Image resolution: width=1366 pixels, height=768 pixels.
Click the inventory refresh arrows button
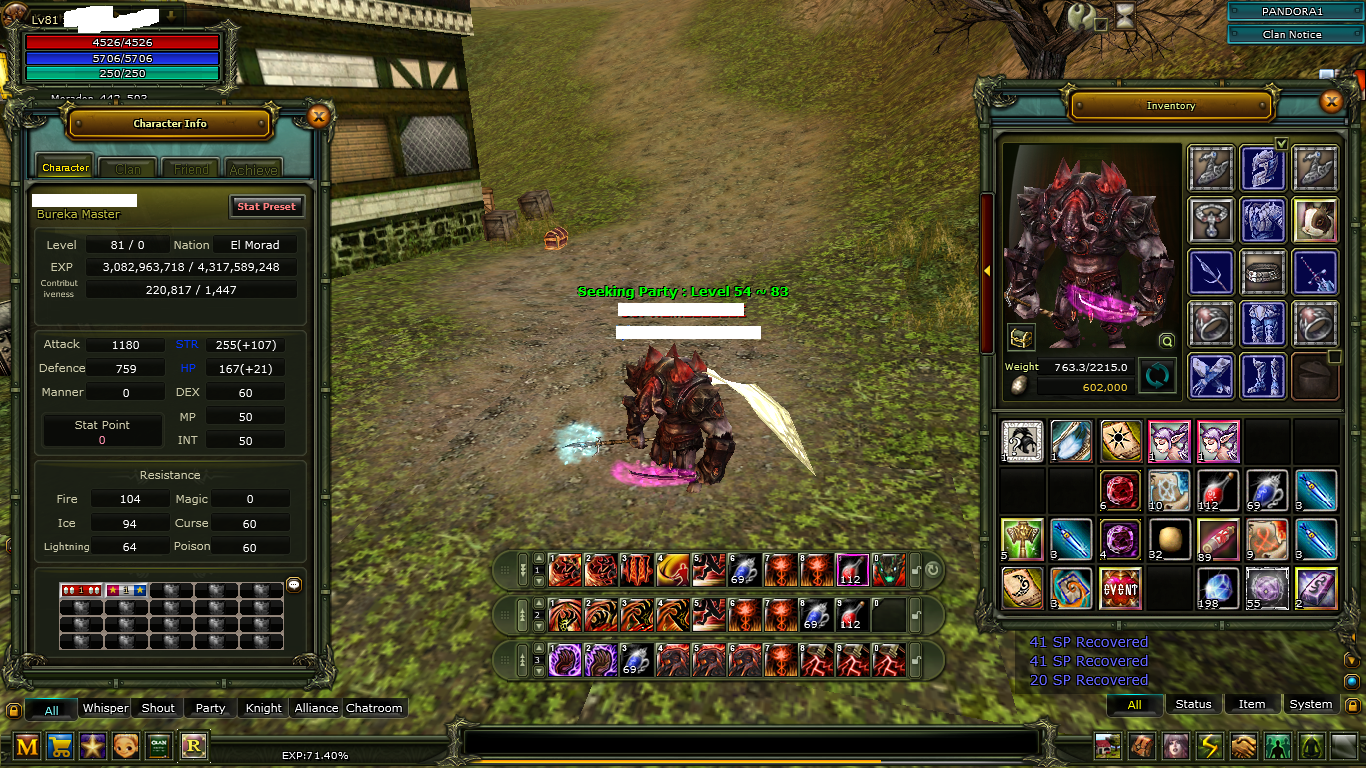tap(1157, 377)
